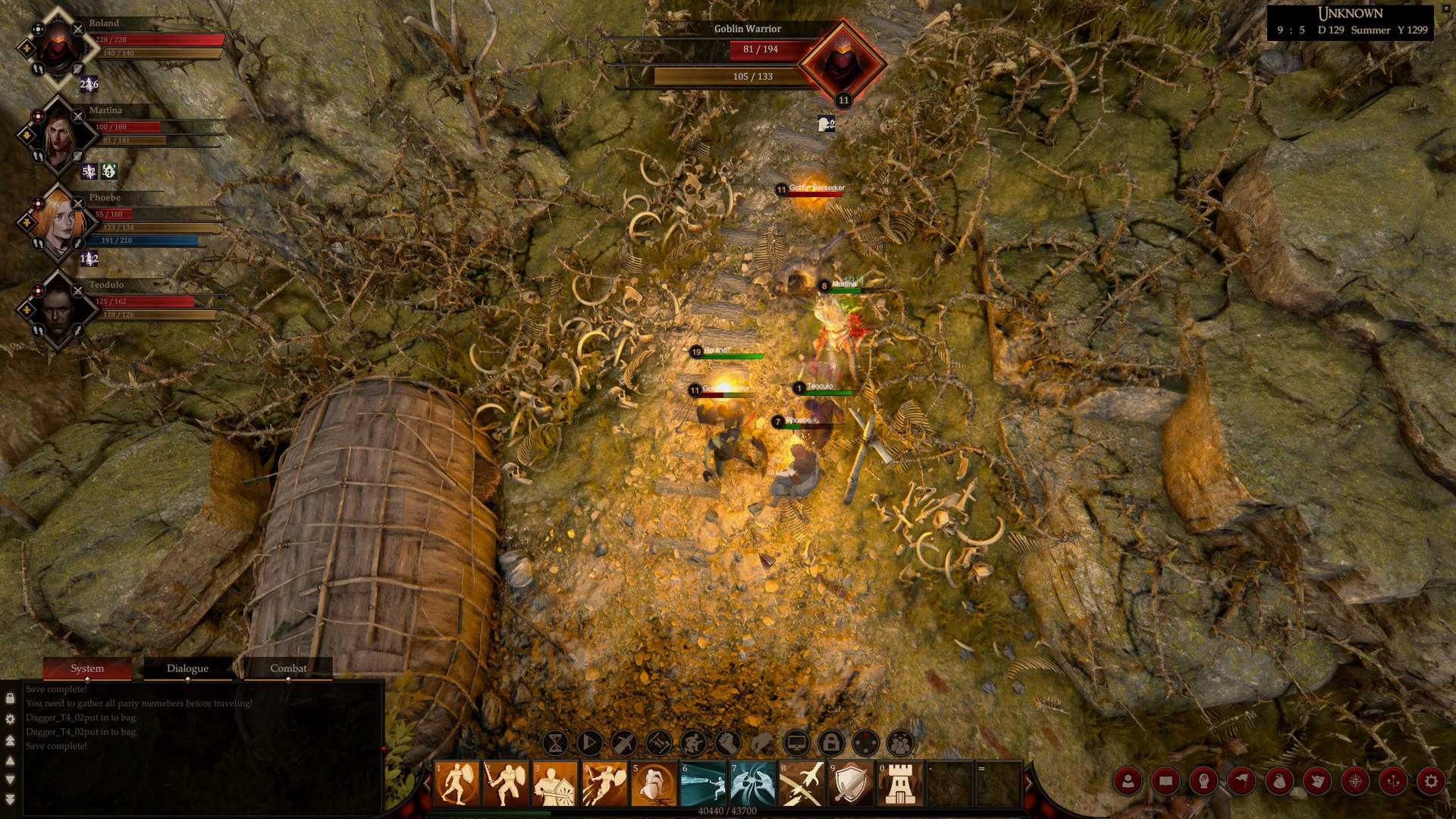
Task: Open the Combat log tab
Action: pyautogui.click(x=288, y=668)
